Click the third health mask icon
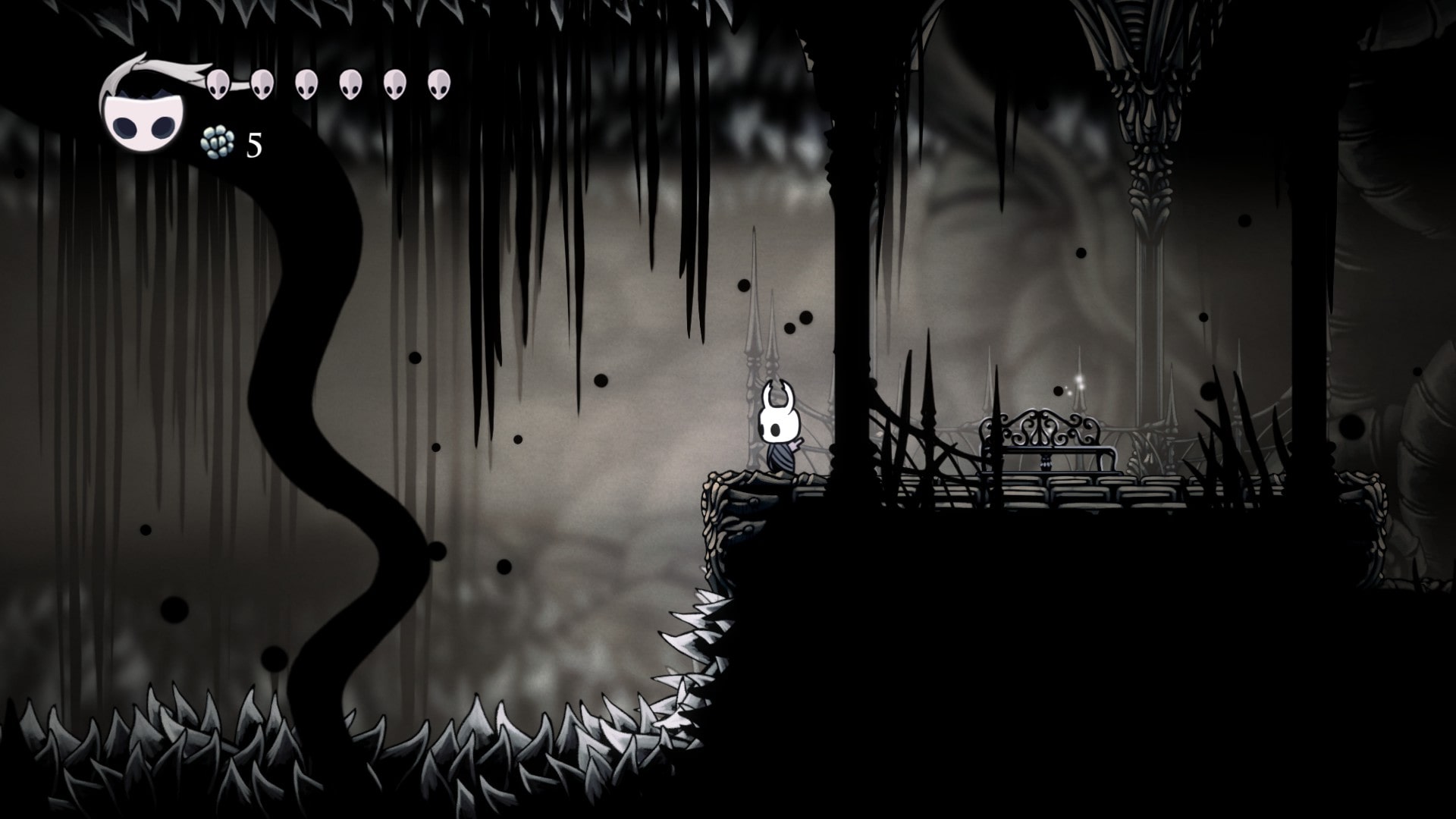Viewport: 1456px width, 819px height. 306,83
